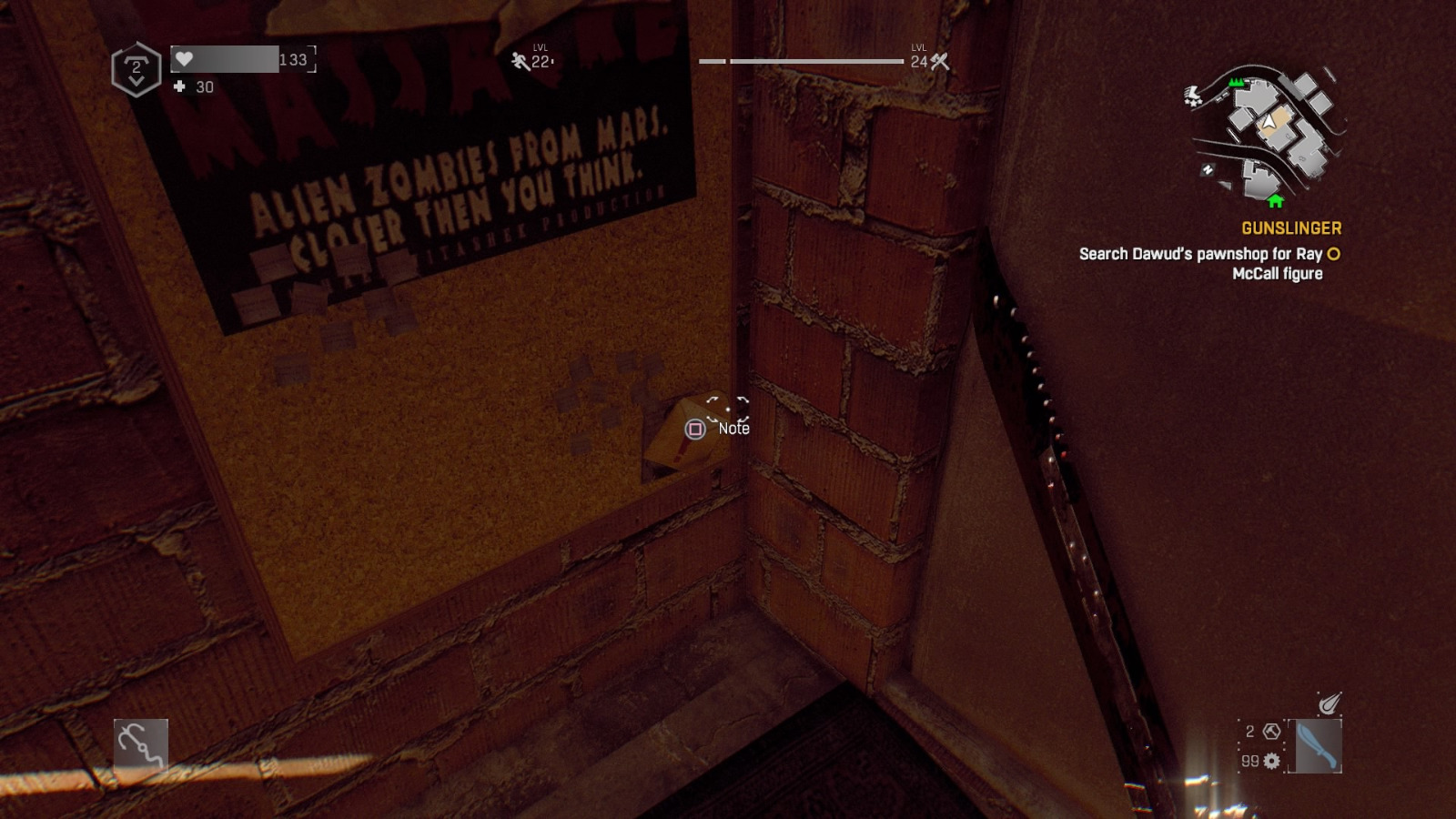The width and height of the screenshot is (1456, 819).
Task: Click the hammer repair kit icon showing 2
Action: pos(1270,730)
